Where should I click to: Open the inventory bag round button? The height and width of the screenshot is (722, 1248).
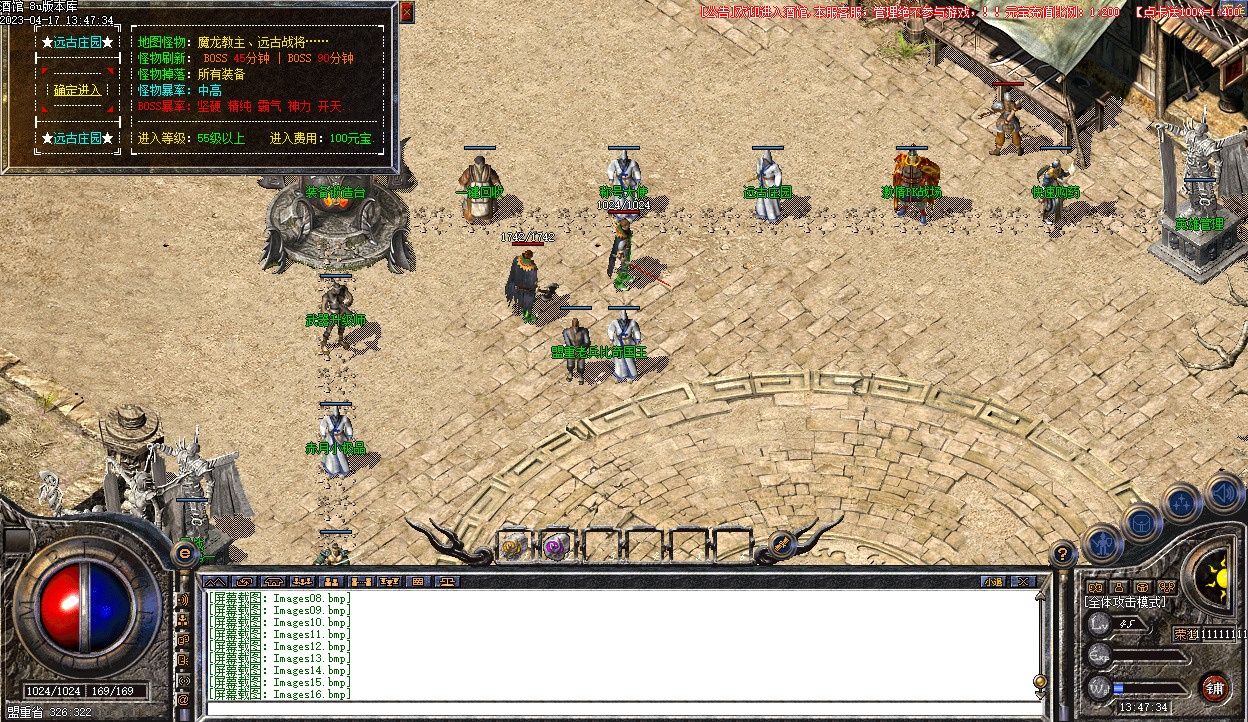1141,521
